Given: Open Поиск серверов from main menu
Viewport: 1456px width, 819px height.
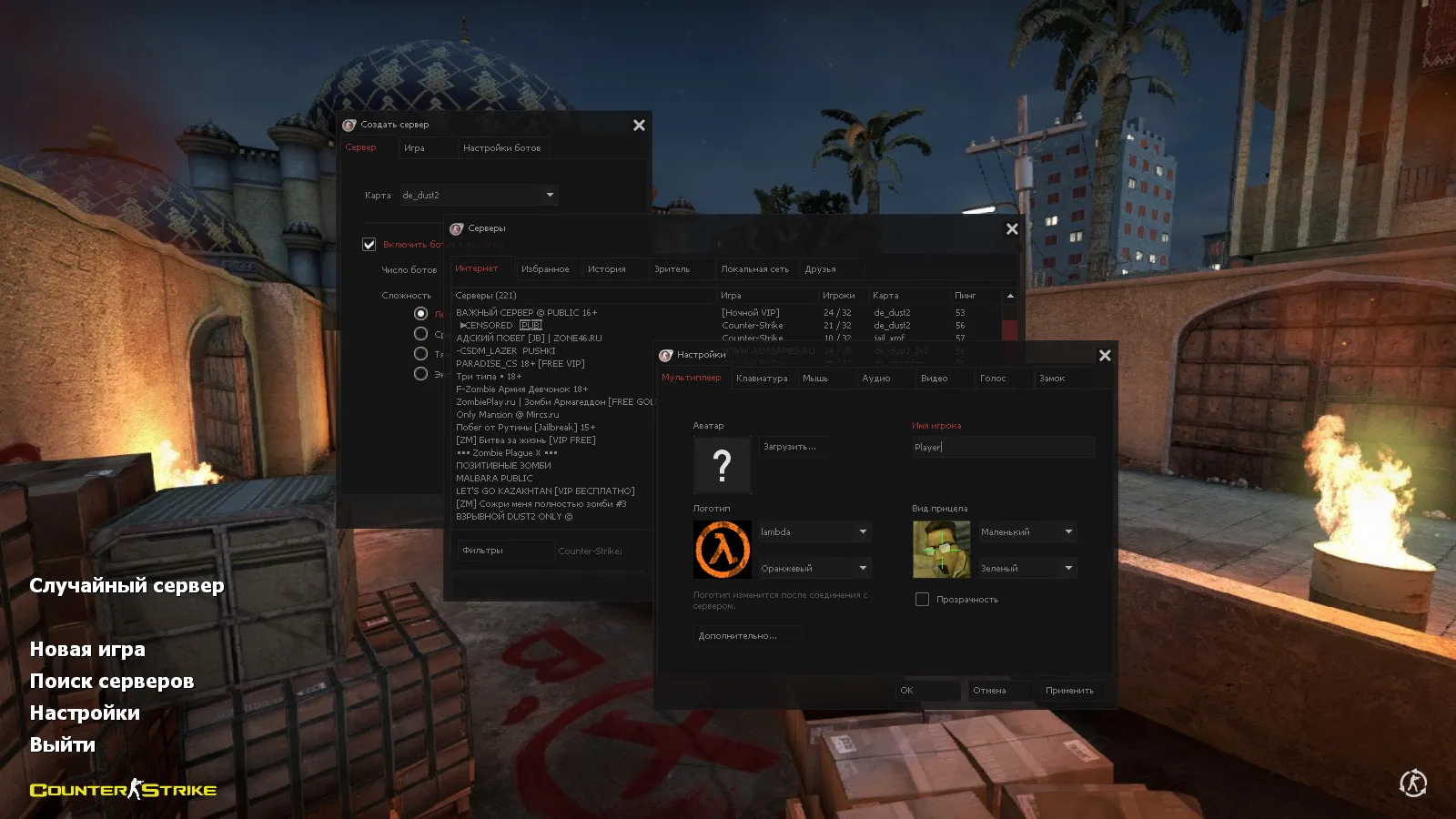Looking at the screenshot, I should tap(111, 680).
